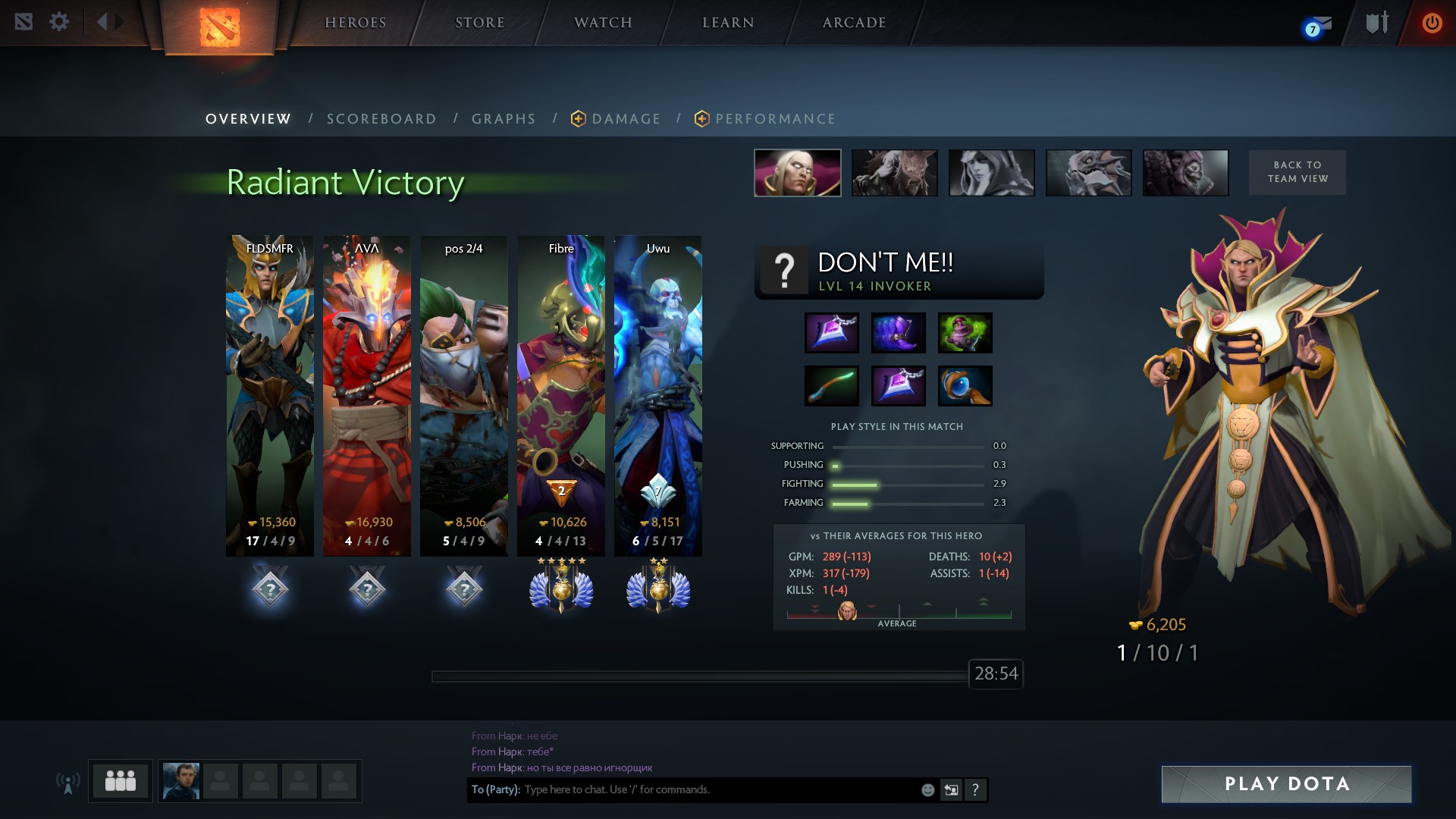Click the red power quit button
Screen dimensions: 1456x819
tap(1432, 23)
